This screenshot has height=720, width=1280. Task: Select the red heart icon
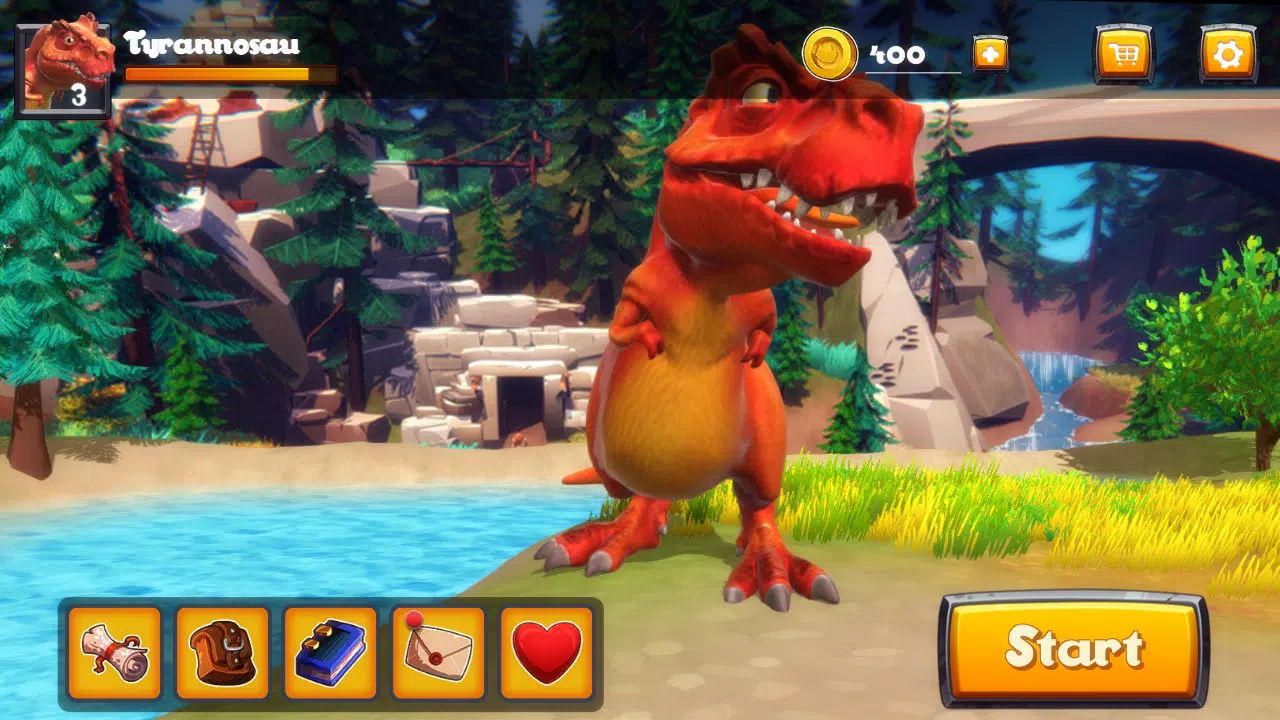(546, 653)
